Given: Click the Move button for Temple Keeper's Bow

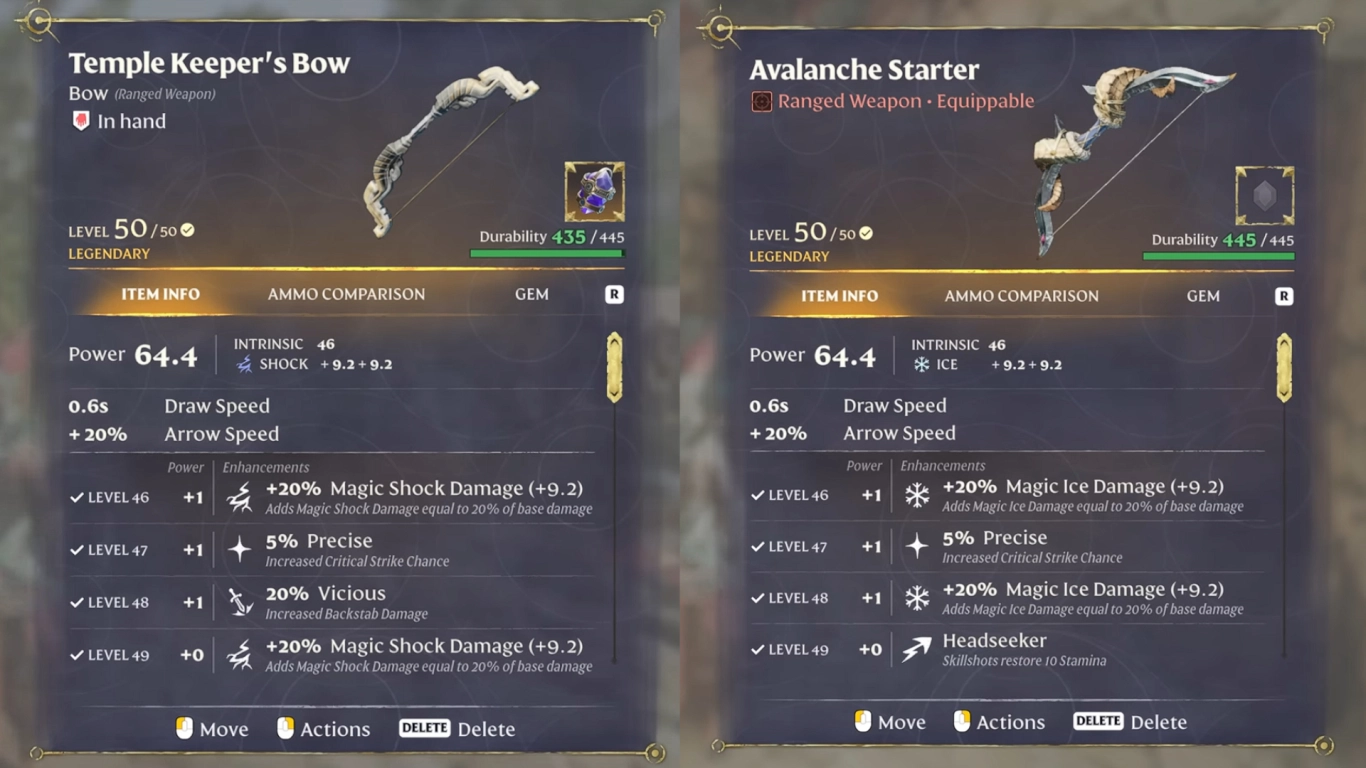Looking at the screenshot, I should [x=212, y=729].
